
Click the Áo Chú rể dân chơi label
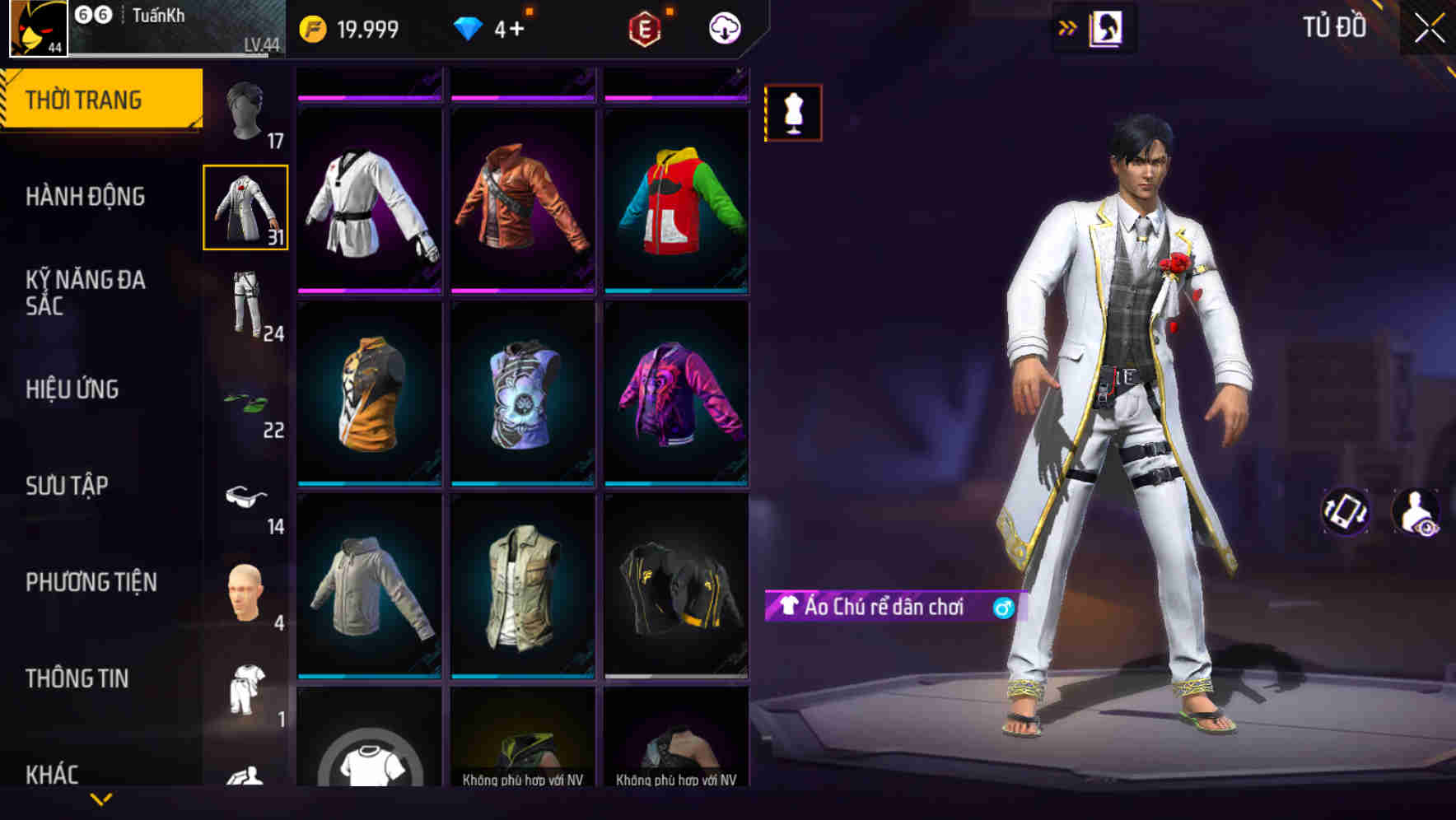(x=885, y=609)
